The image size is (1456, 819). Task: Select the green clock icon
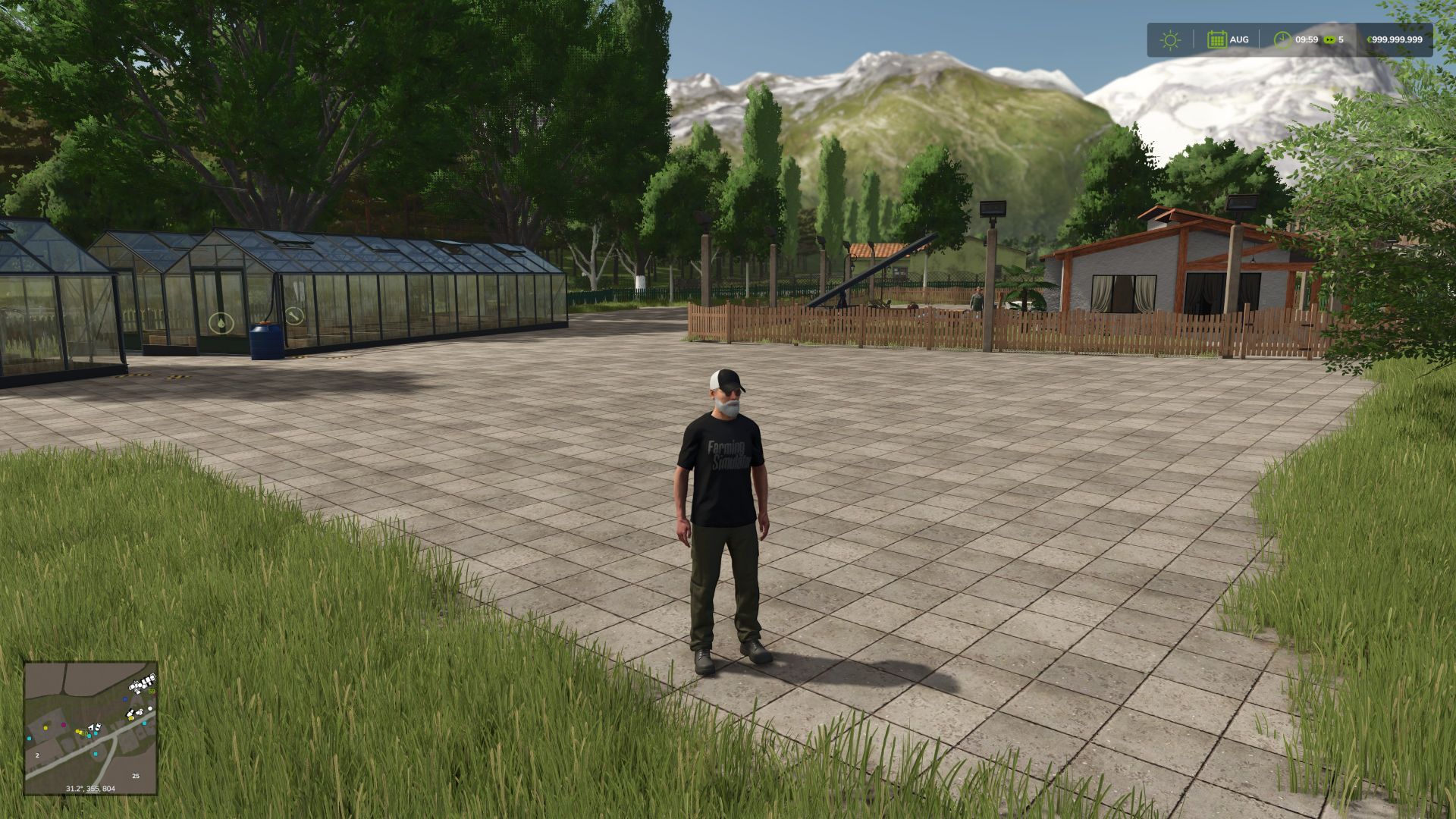click(1282, 39)
